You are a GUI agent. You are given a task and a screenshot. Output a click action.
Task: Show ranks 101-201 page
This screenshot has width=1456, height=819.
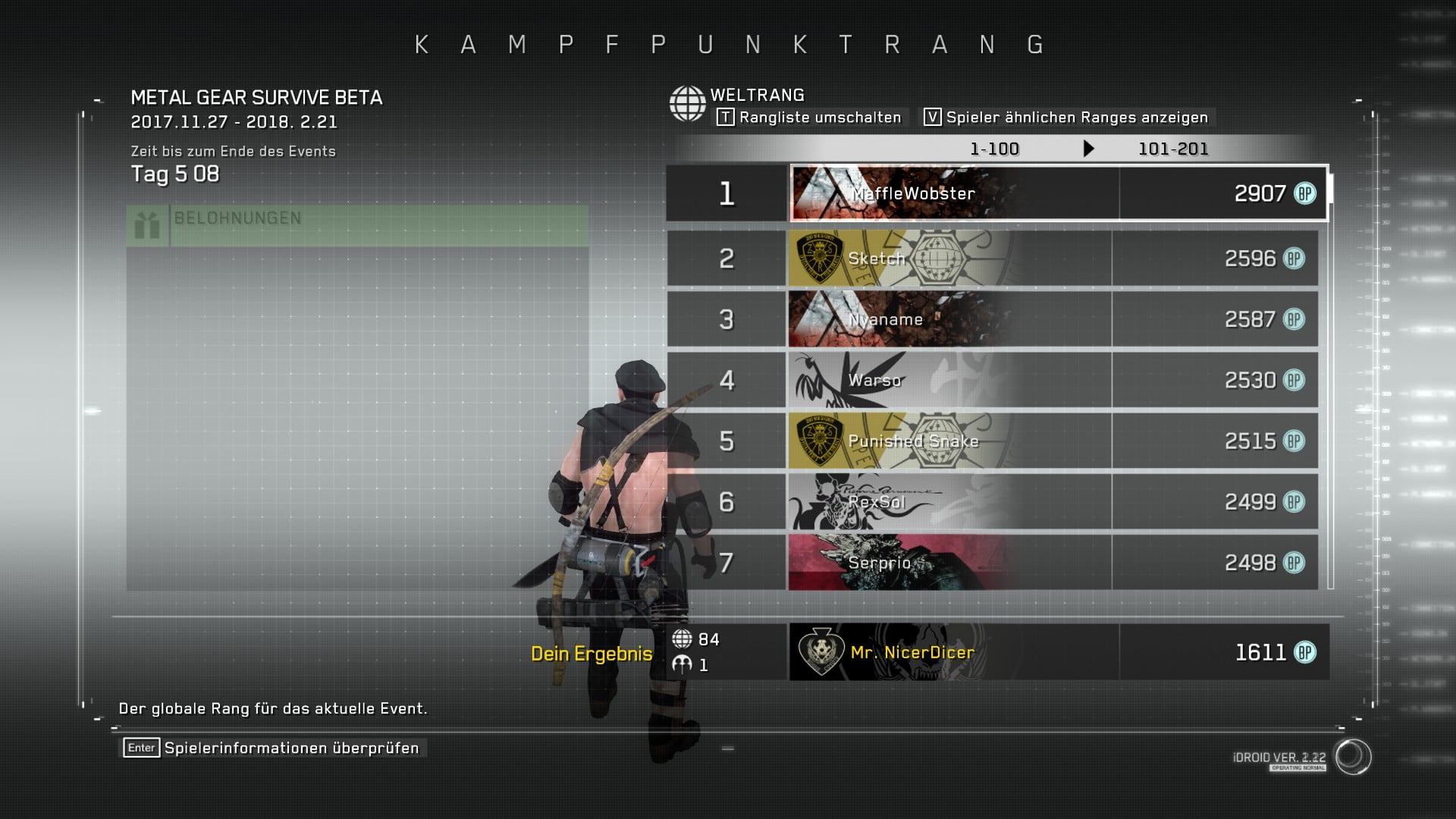tap(1172, 149)
